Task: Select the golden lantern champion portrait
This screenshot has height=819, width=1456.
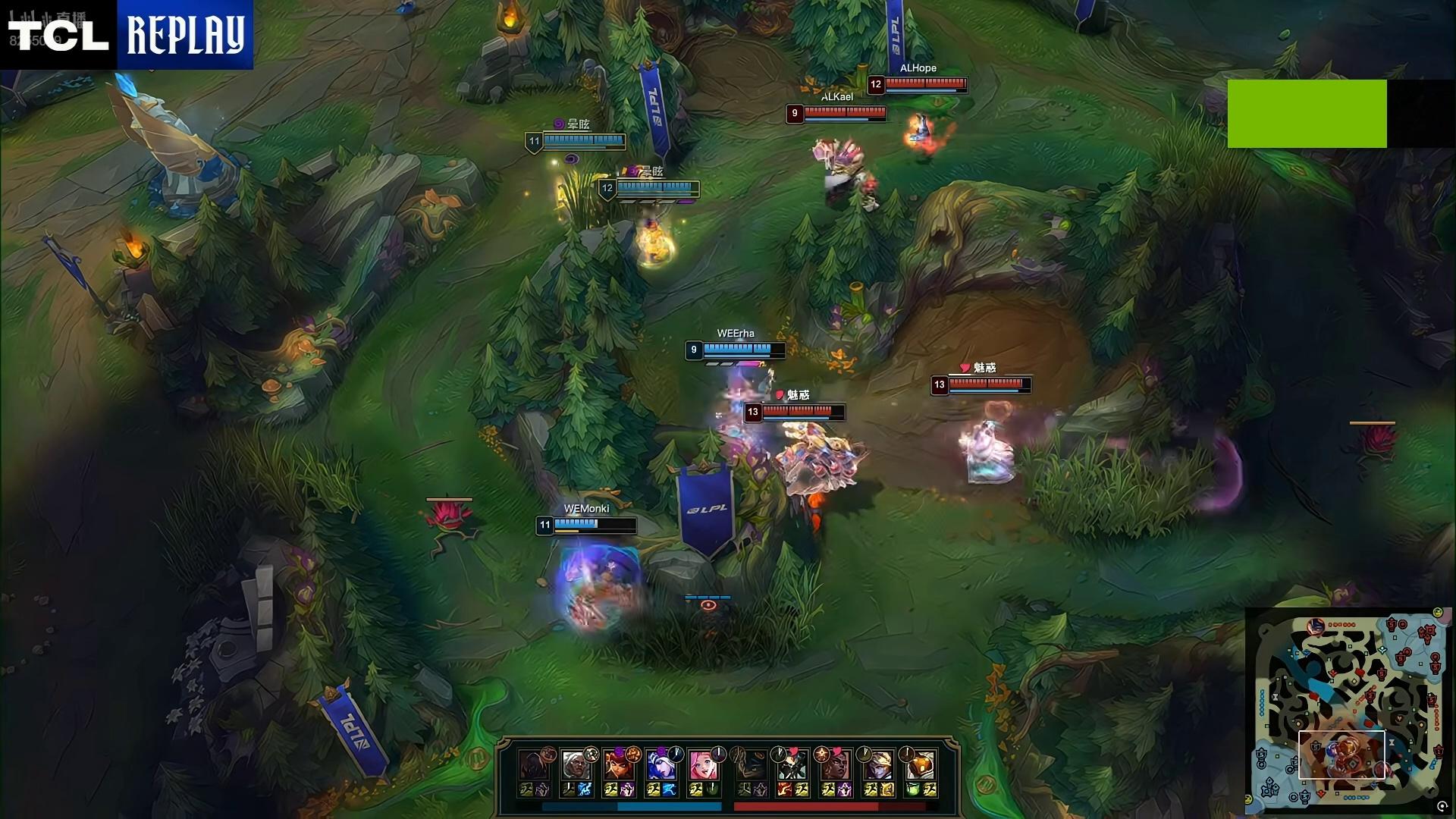Action: 921,766
